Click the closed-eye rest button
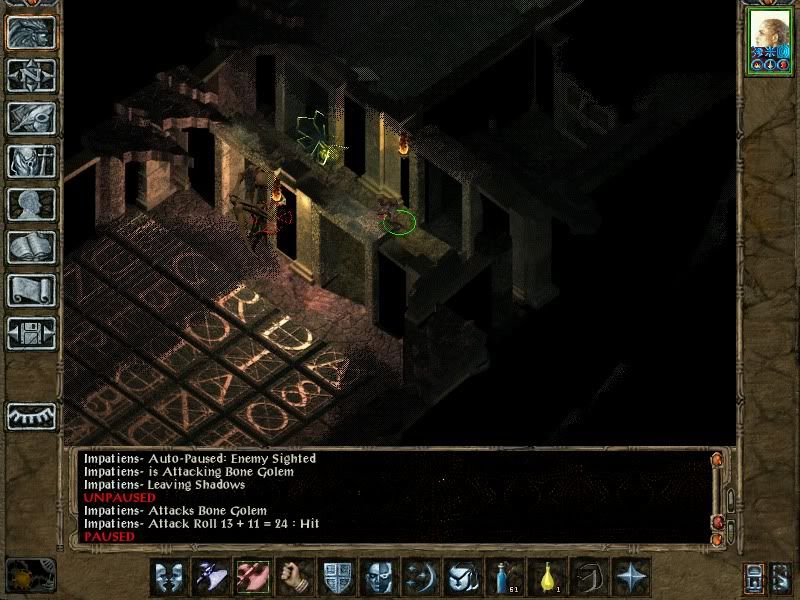 tap(31, 415)
